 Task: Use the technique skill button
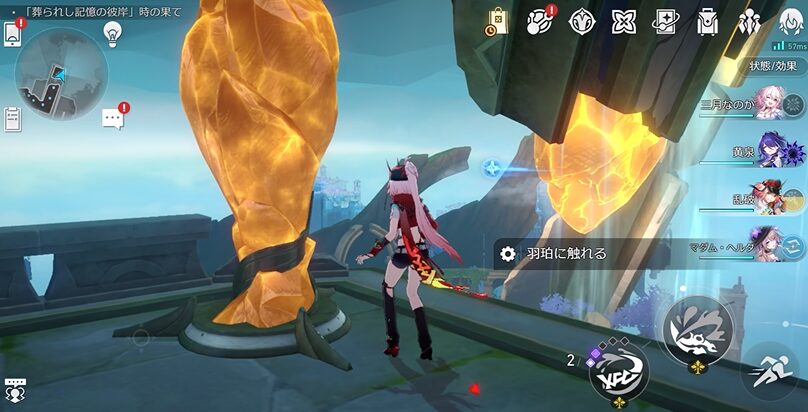pyautogui.click(x=697, y=330)
